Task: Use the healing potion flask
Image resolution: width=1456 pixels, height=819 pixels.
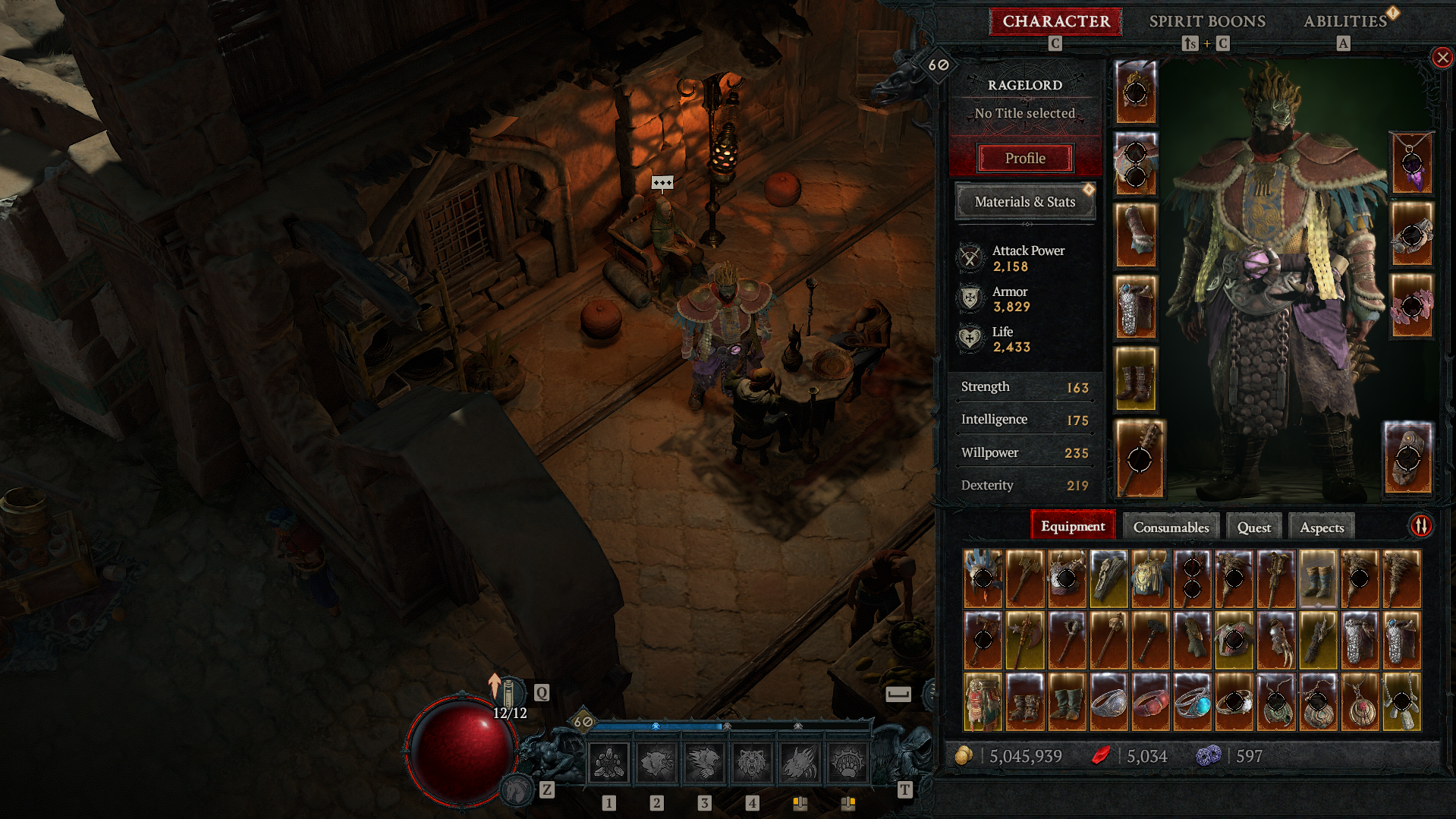Action: [509, 692]
